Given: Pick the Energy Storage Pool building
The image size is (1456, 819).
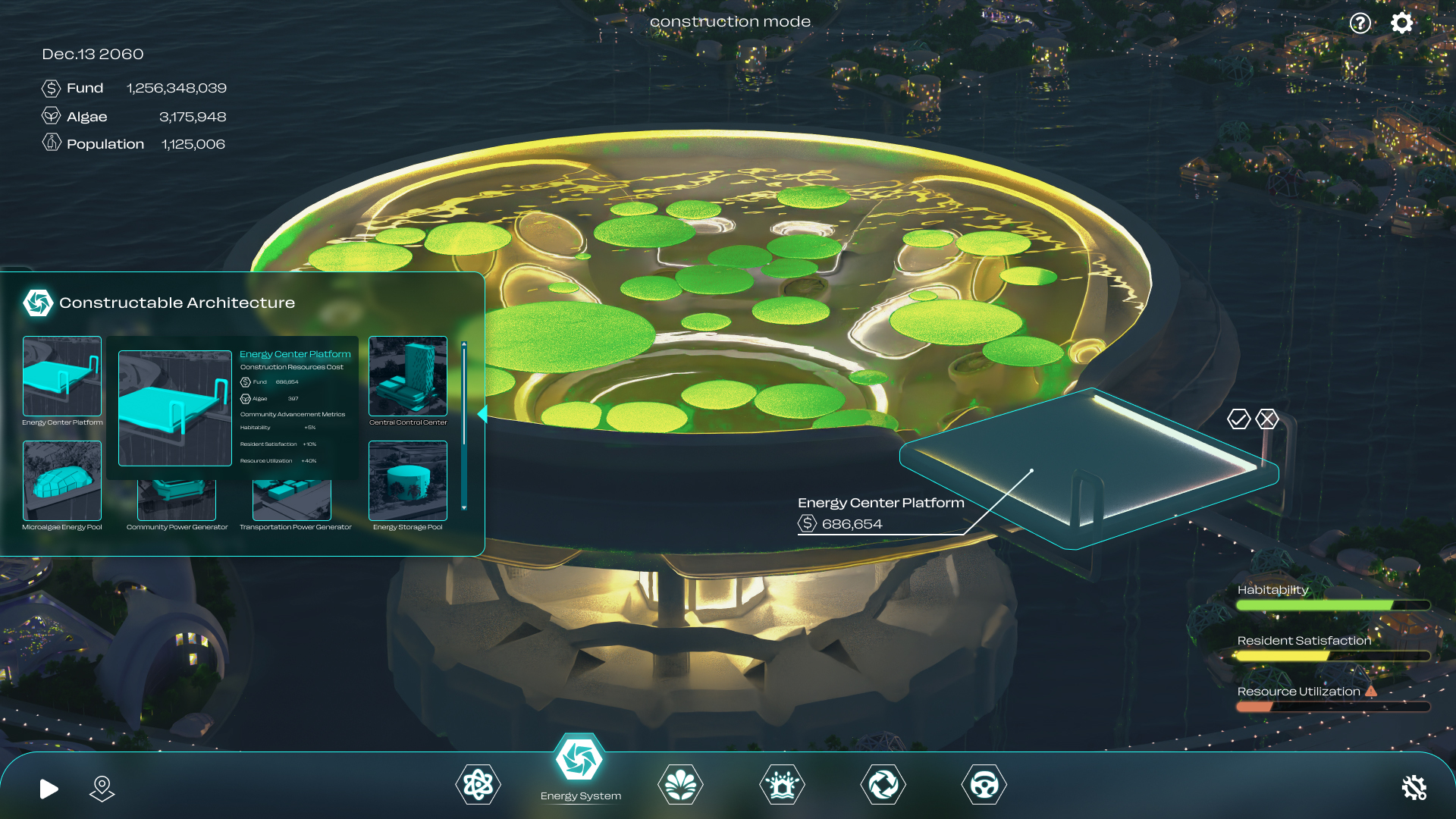Looking at the screenshot, I should [408, 481].
